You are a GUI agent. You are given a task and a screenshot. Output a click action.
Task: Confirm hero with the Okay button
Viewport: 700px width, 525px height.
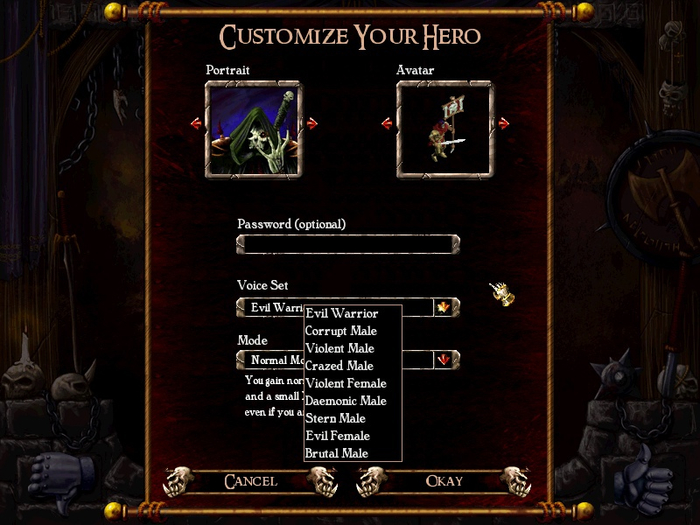click(x=444, y=482)
